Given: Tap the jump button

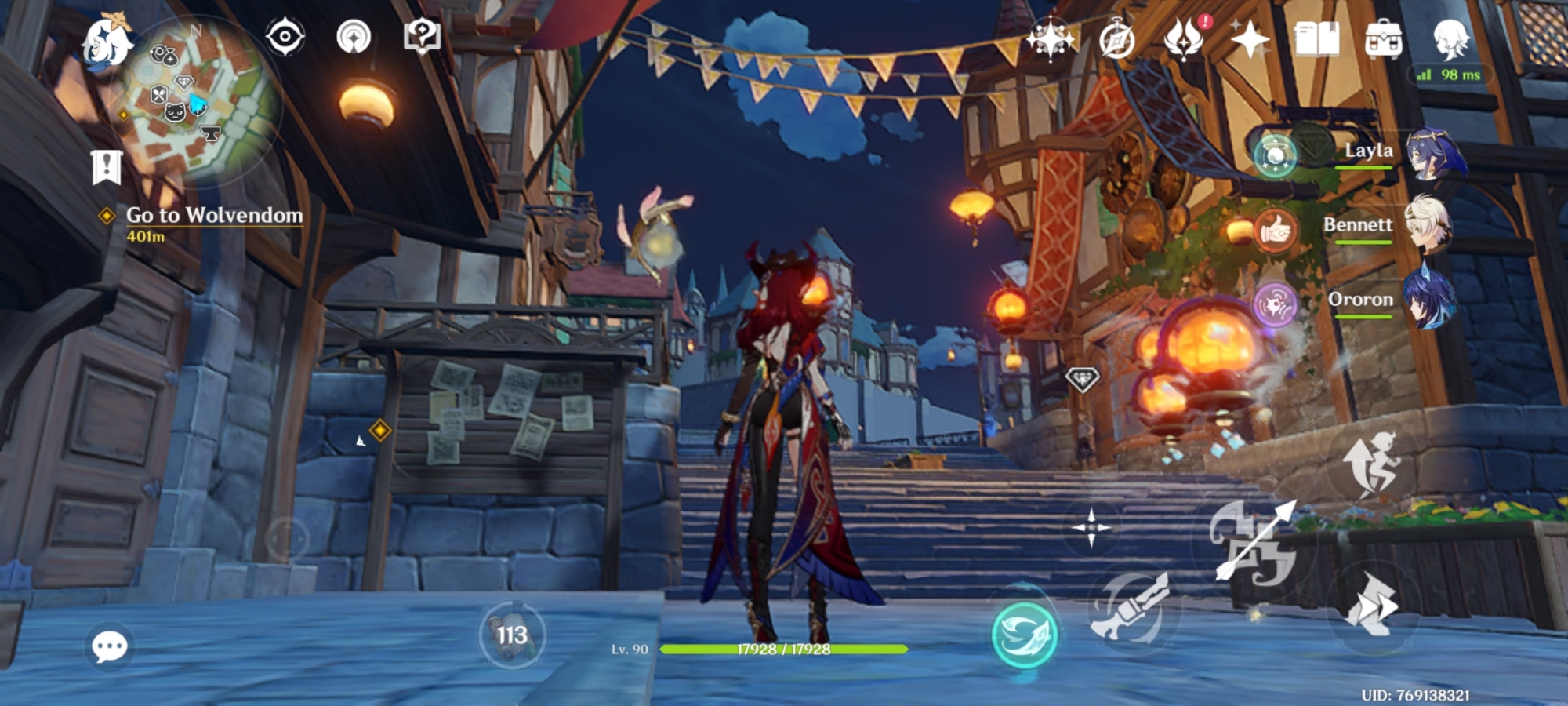Looking at the screenshot, I should coord(1370,464).
